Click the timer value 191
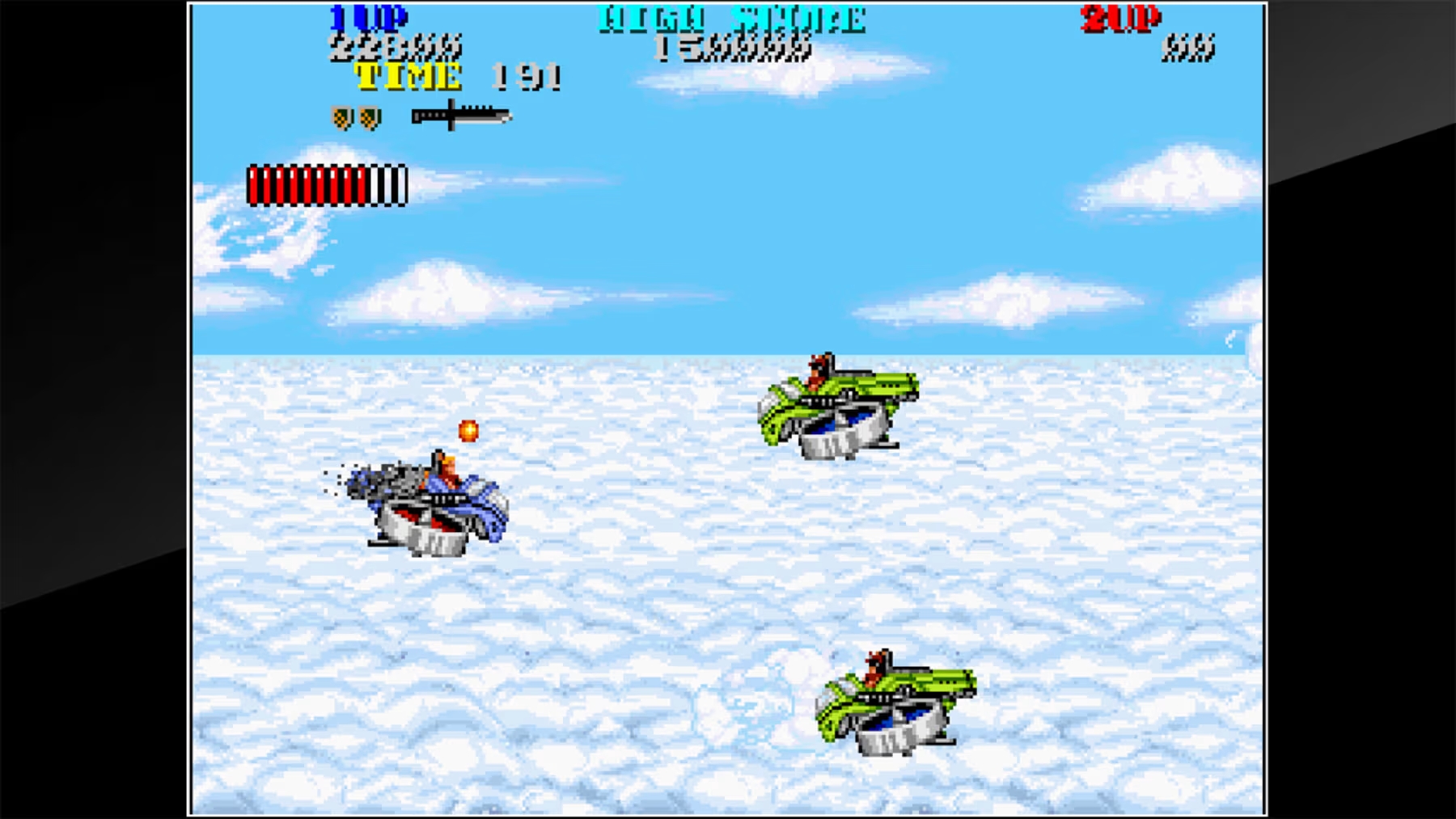1456x819 pixels. (x=527, y=74)
